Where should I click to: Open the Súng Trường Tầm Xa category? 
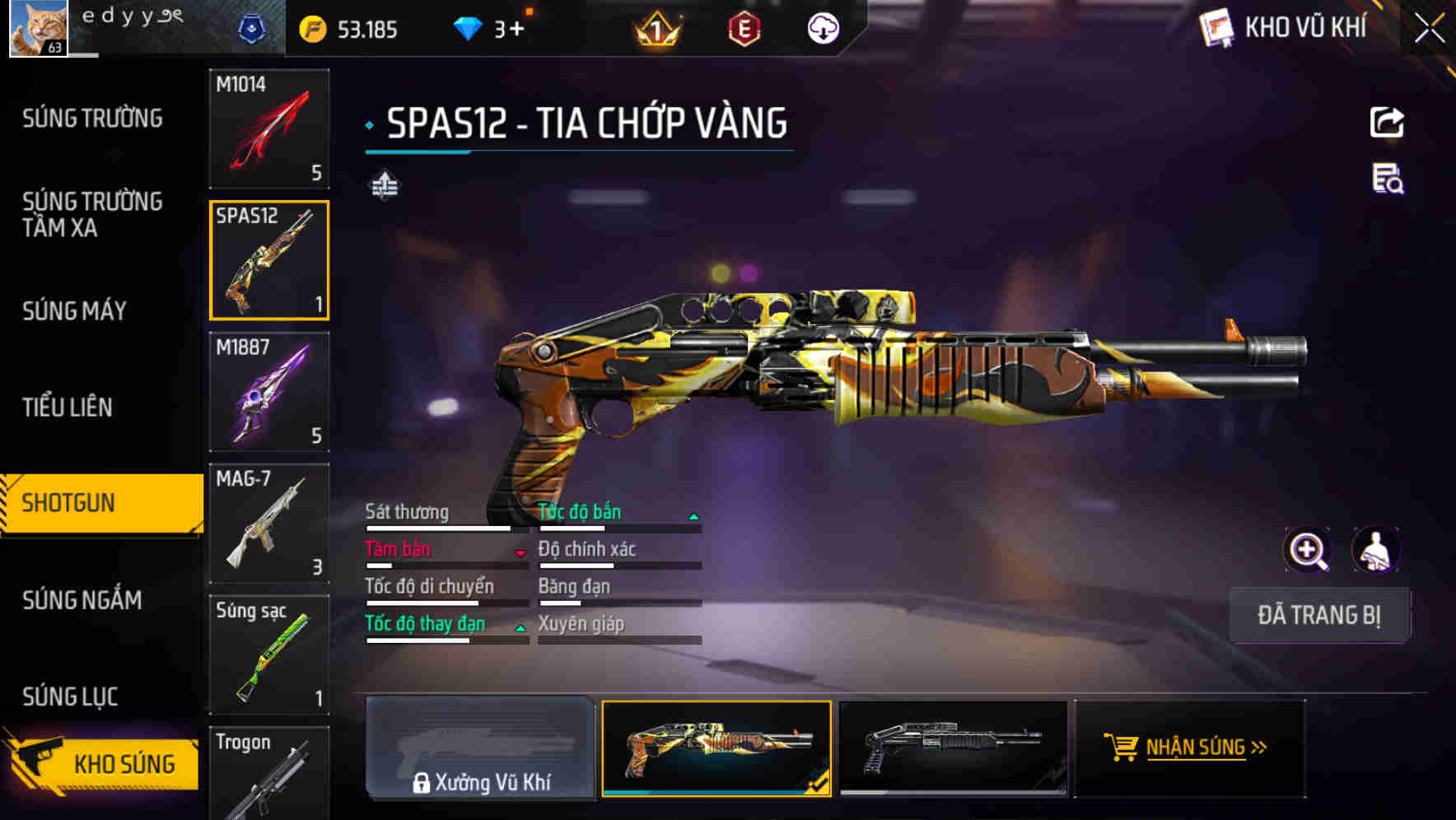pyautogui.click(x=92, y=214)
